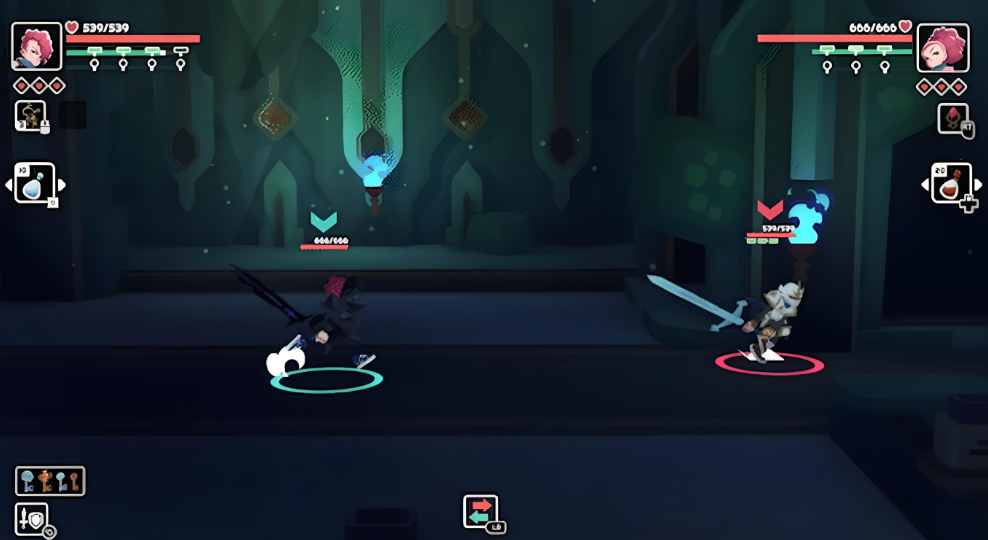The image size is (988, 540).
Task: Click the right player's character portrait
Action: tap(942, 47)
